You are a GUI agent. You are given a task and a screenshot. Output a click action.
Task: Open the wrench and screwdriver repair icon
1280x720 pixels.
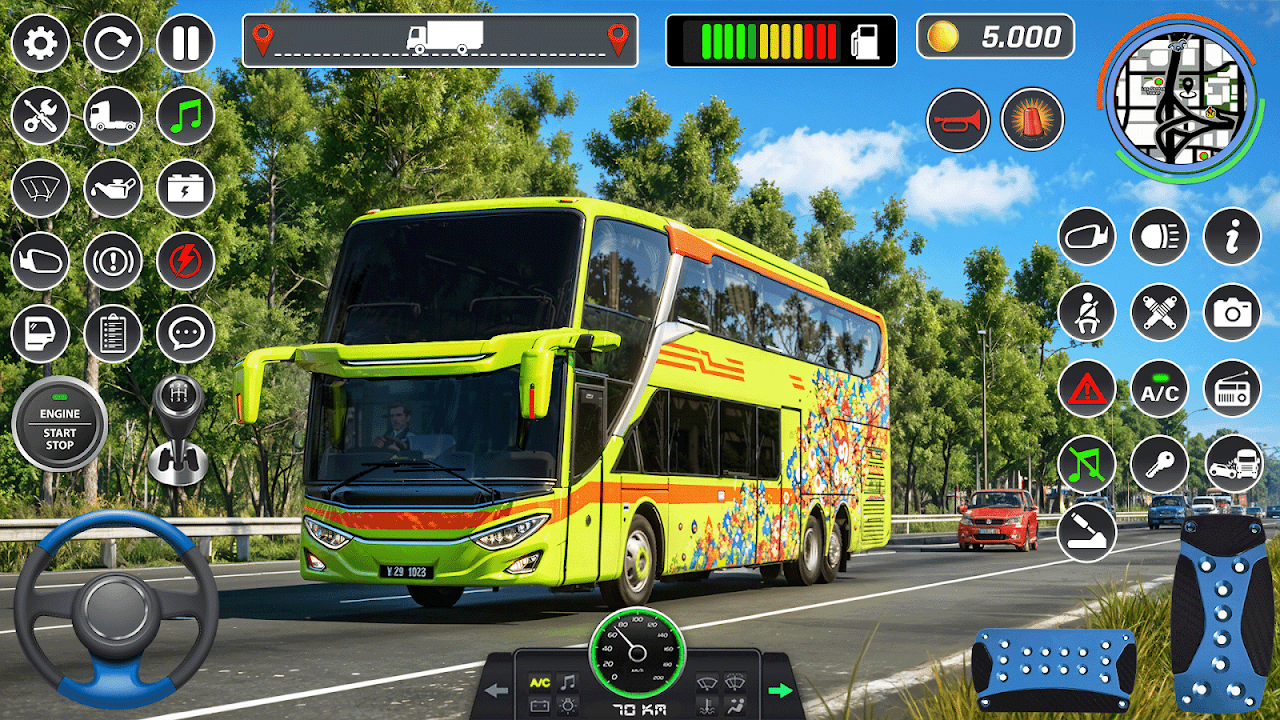click(x=40, y=116)
